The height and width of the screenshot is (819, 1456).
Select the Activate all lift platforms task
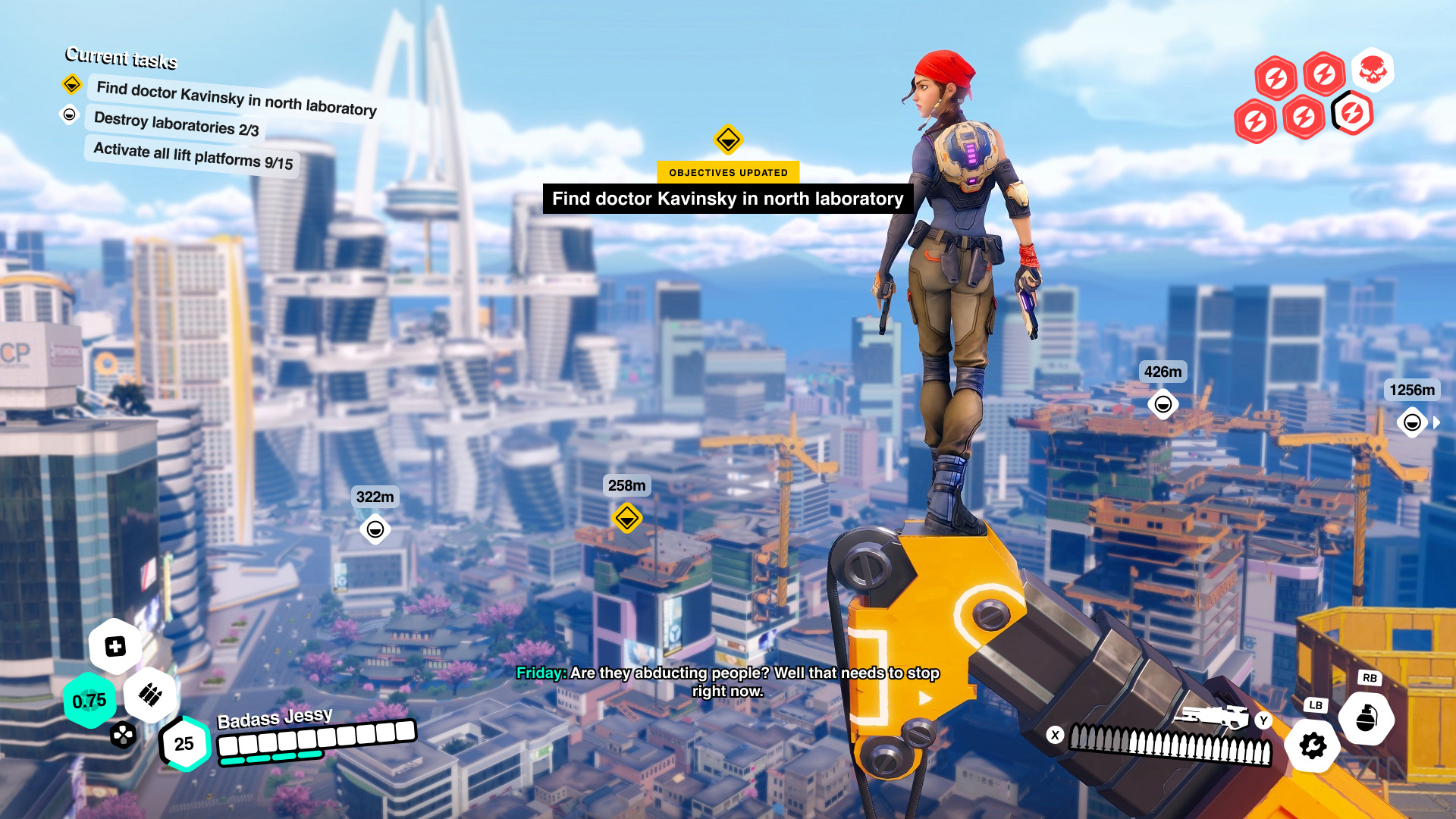[x=193, y=155]
